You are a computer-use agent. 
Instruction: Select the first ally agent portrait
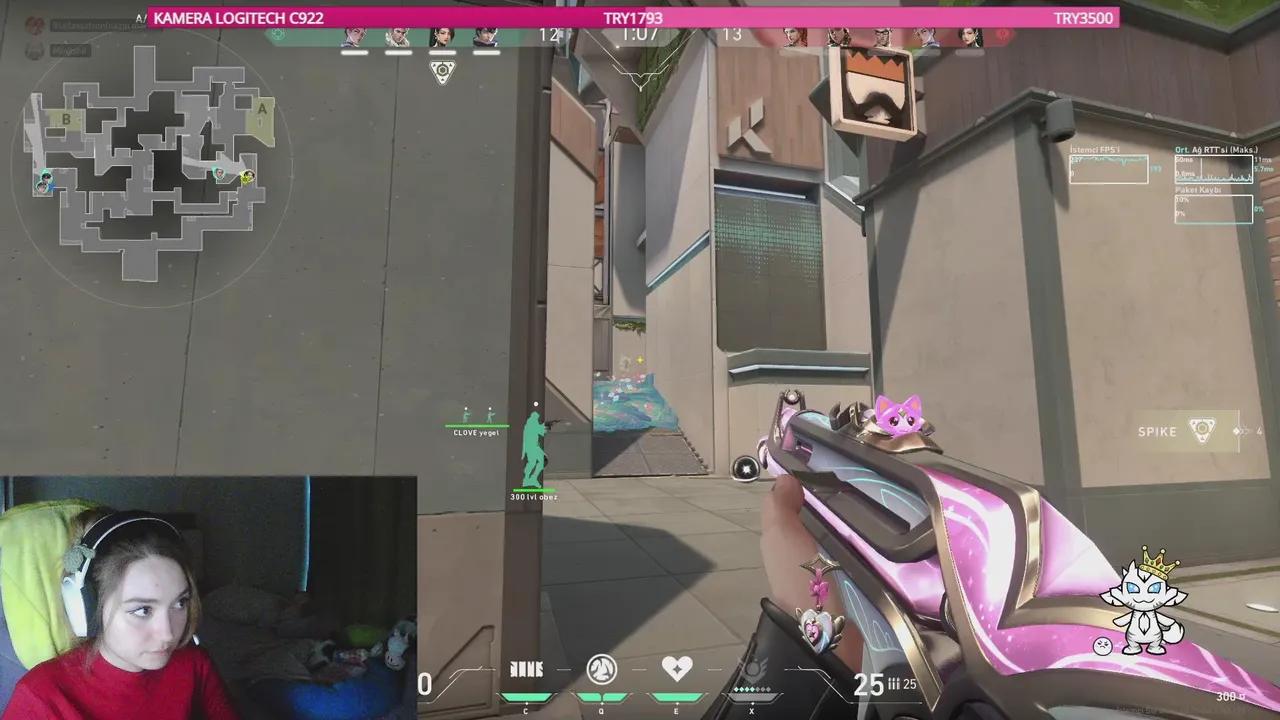pos(353,35)
